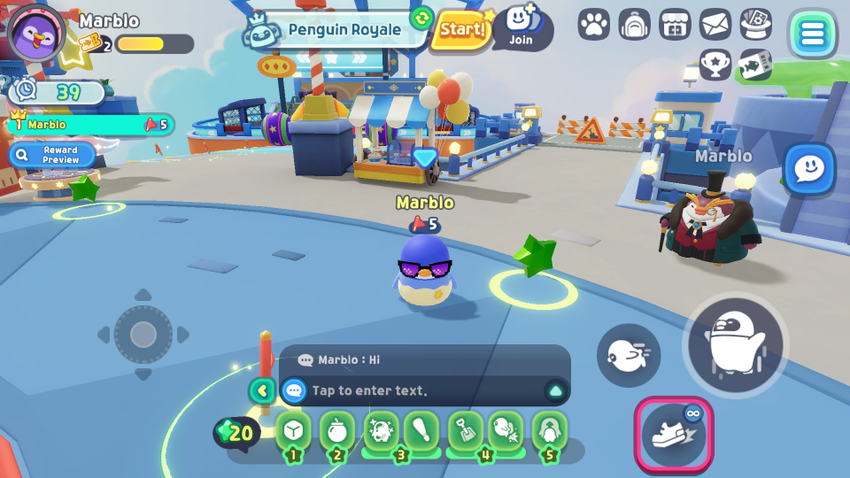
Task: Open Marblo's purple penguin profile avatar
Action: (37, 33)
